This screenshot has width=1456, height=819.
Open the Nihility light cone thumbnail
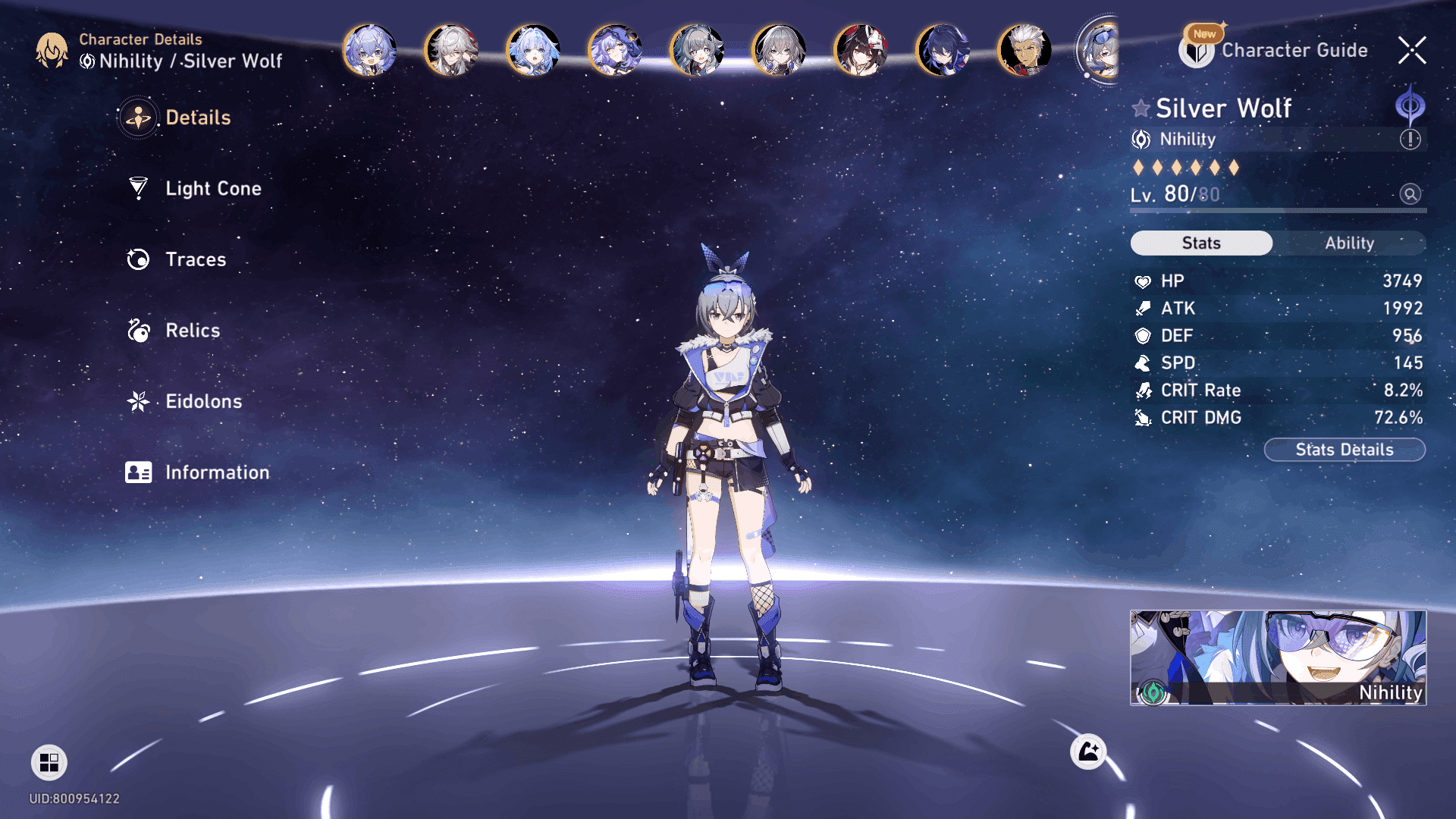tap(1278, 657)
